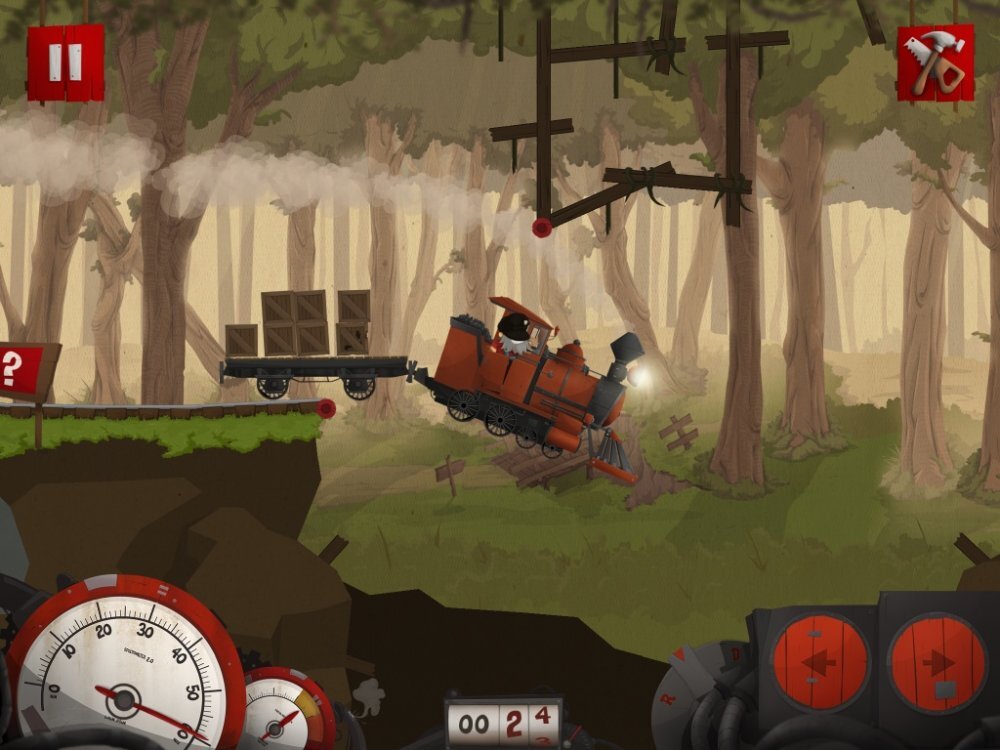Pause the game with the red pause button

tap(65, 62)
